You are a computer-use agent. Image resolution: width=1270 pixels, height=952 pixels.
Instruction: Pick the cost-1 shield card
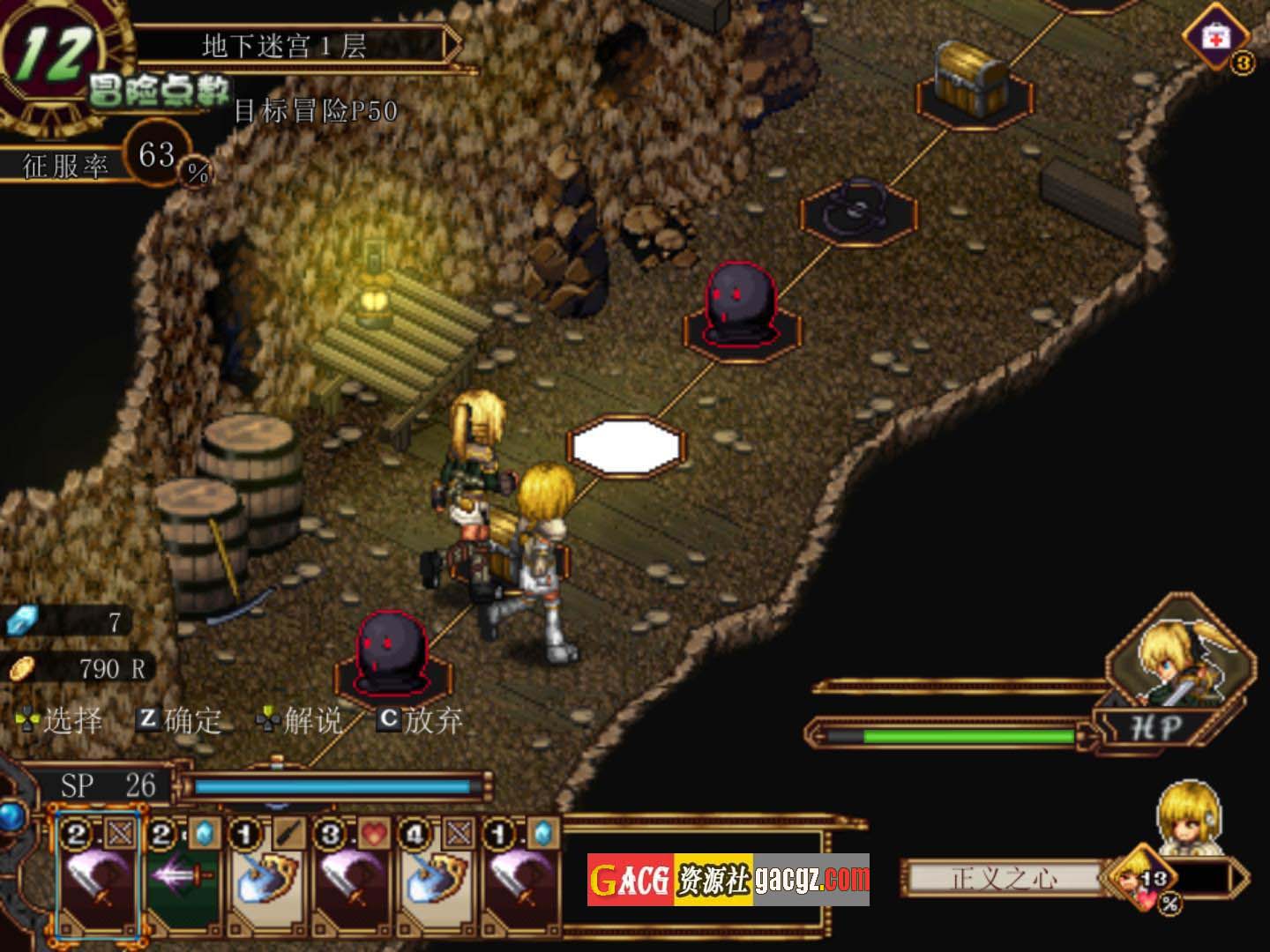pos(266,877)
